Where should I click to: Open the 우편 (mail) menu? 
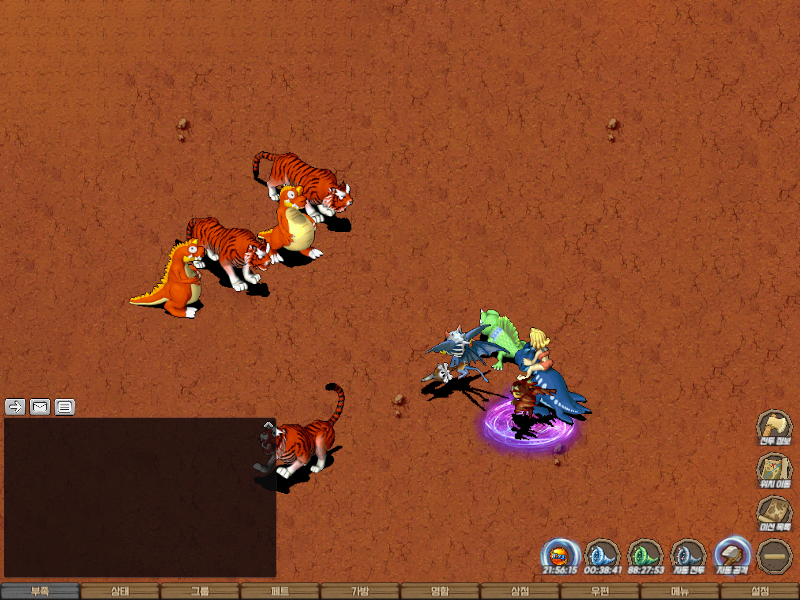pyautogui.click(x=600, y=591)
